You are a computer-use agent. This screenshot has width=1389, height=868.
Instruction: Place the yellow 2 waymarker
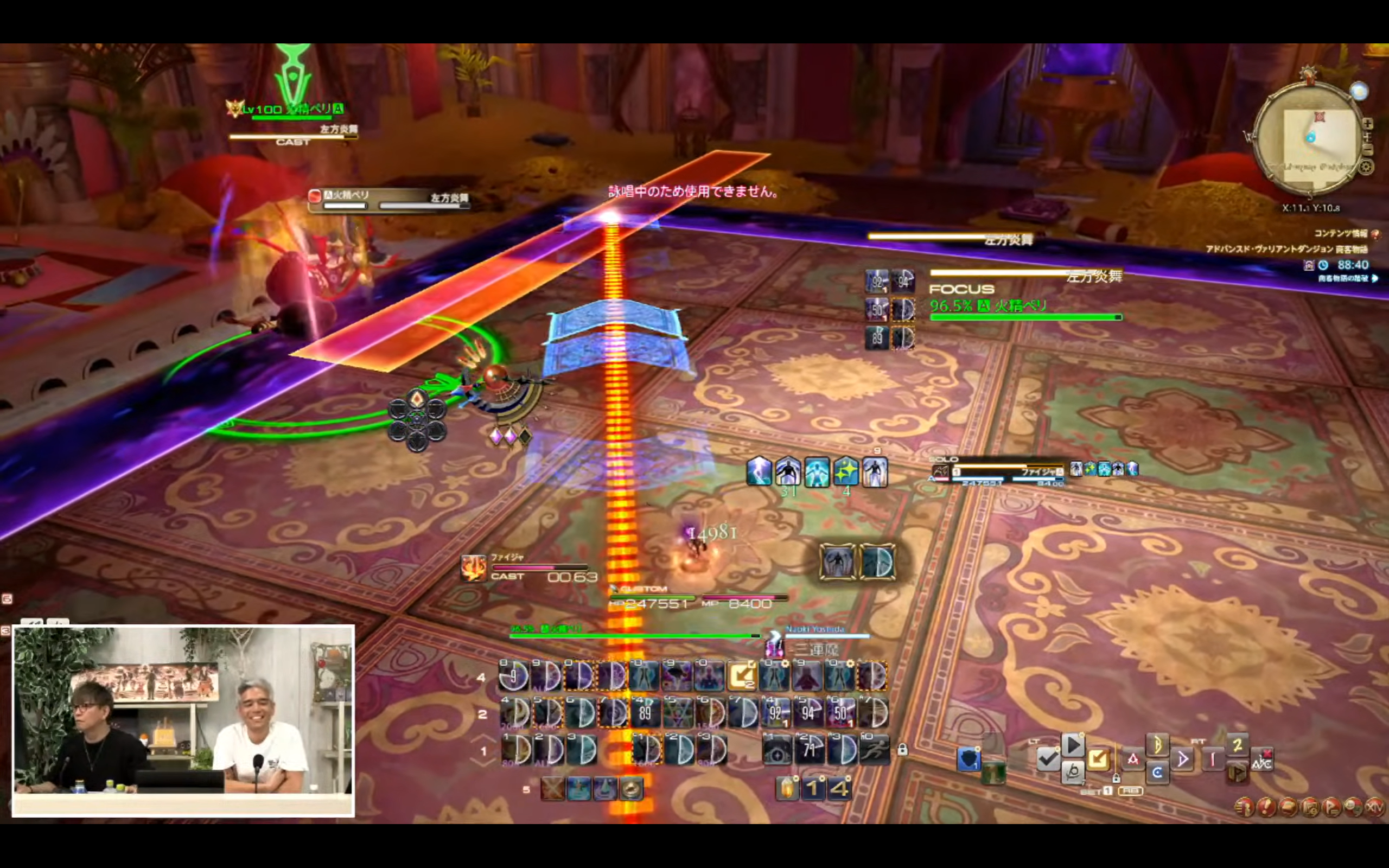coord(1237,745)
